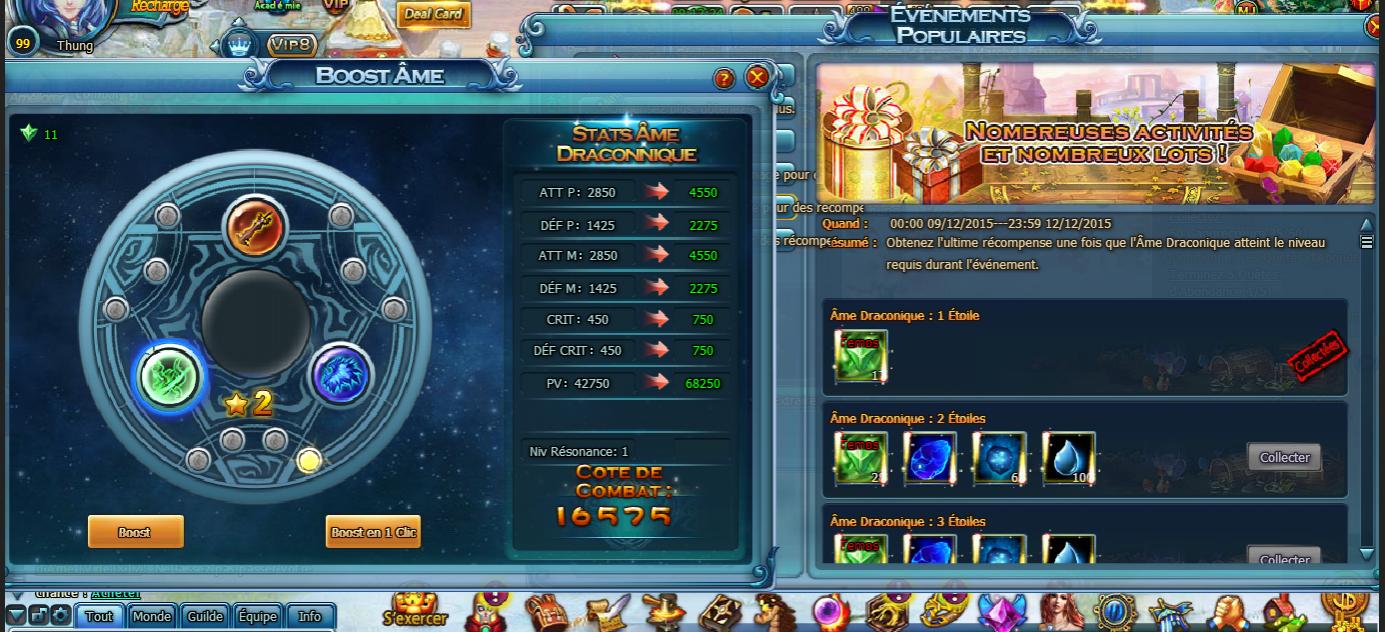Choose the blue wolf soul orb
This screenshot has height=632, width=1385.
pos(341,375)
